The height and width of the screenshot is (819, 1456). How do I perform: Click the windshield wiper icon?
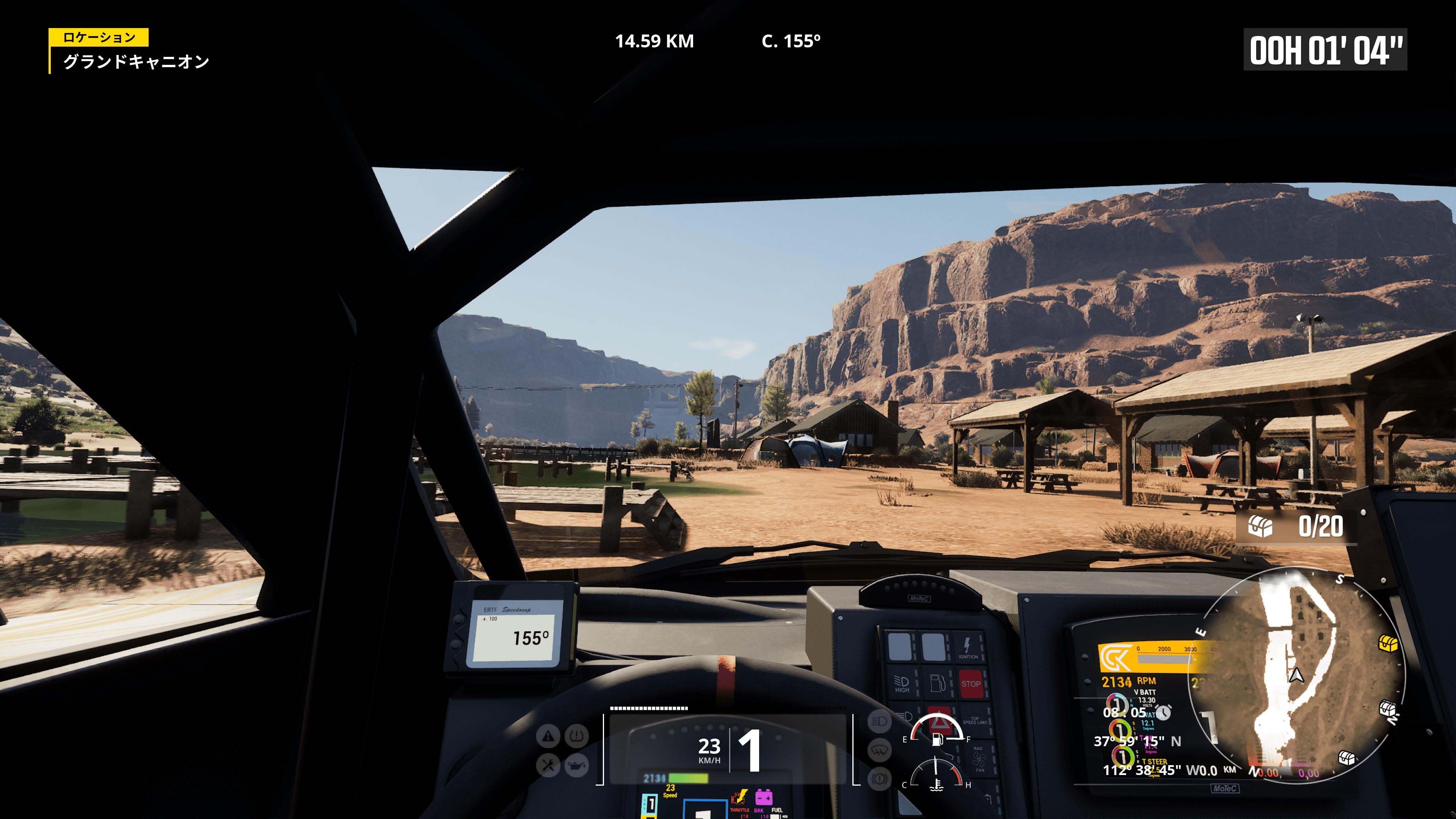click(x=879, y=750)
